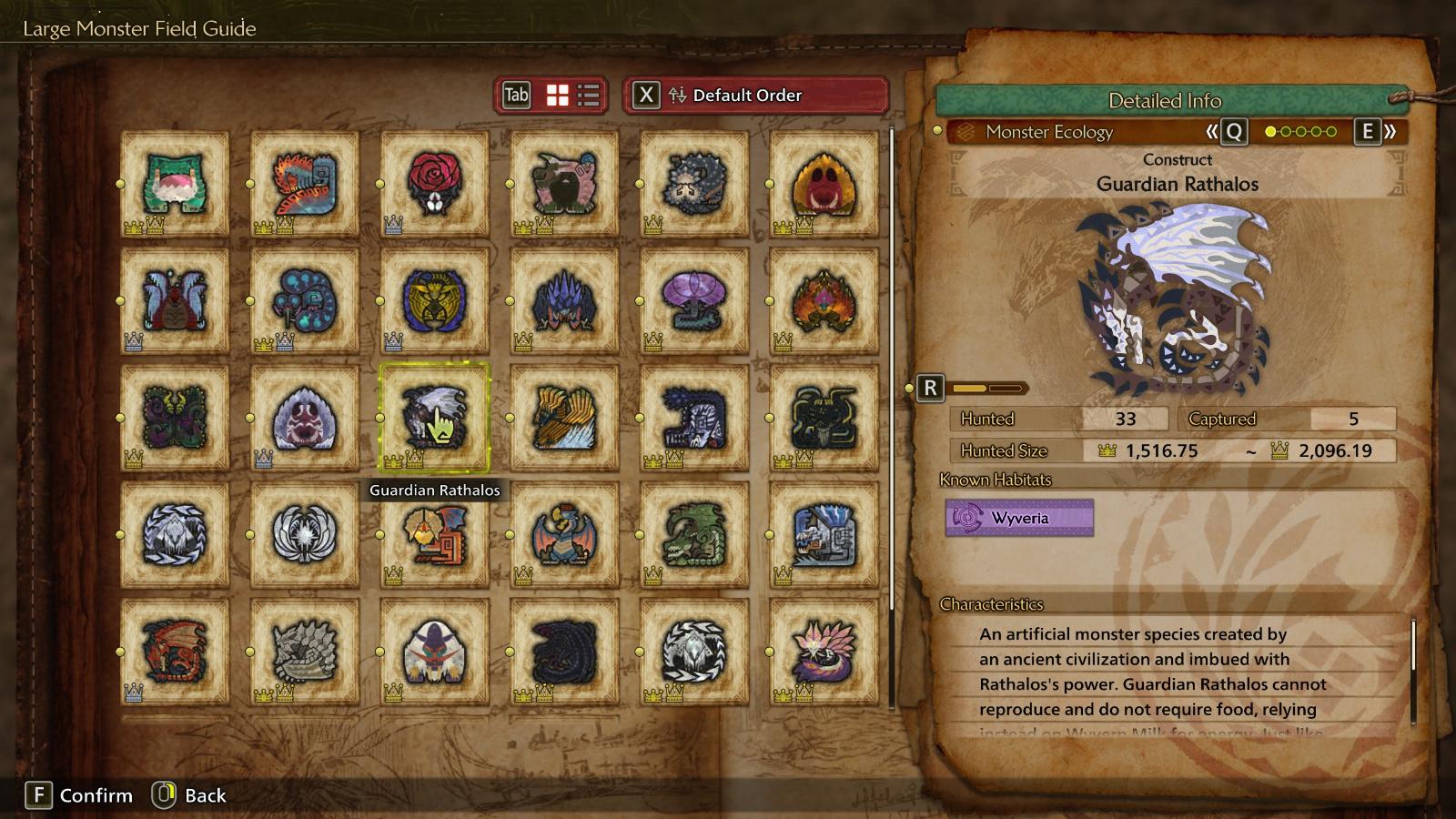Select the Guardian Rathalos monster tile
The image size is (1456, 819).
click(x=434, y=417)
